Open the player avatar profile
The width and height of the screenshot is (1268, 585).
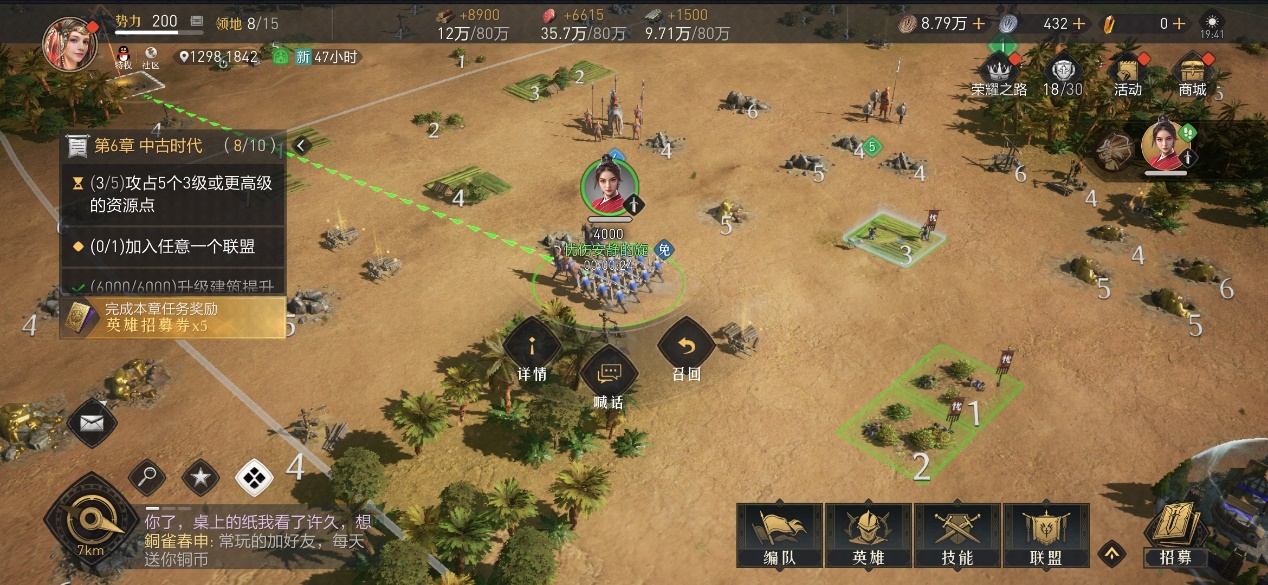click(70, 42)
